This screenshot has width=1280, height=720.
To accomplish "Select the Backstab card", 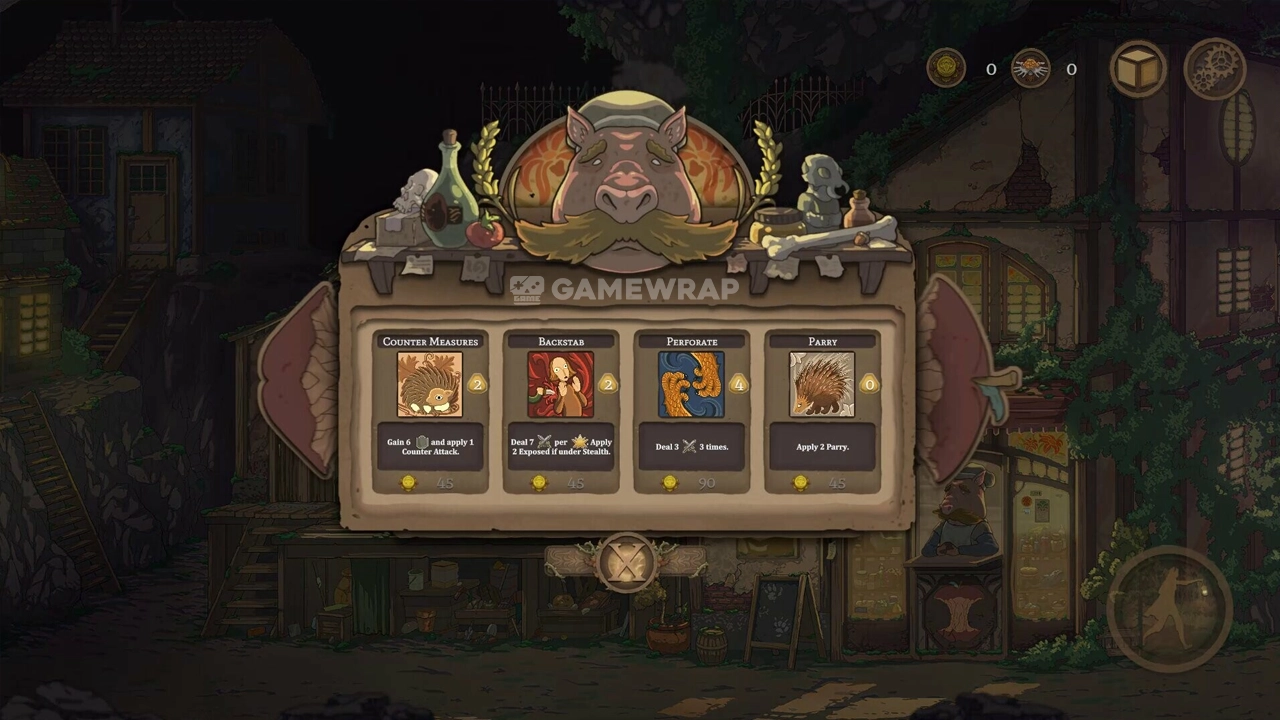I will click(x=561, y=411).
